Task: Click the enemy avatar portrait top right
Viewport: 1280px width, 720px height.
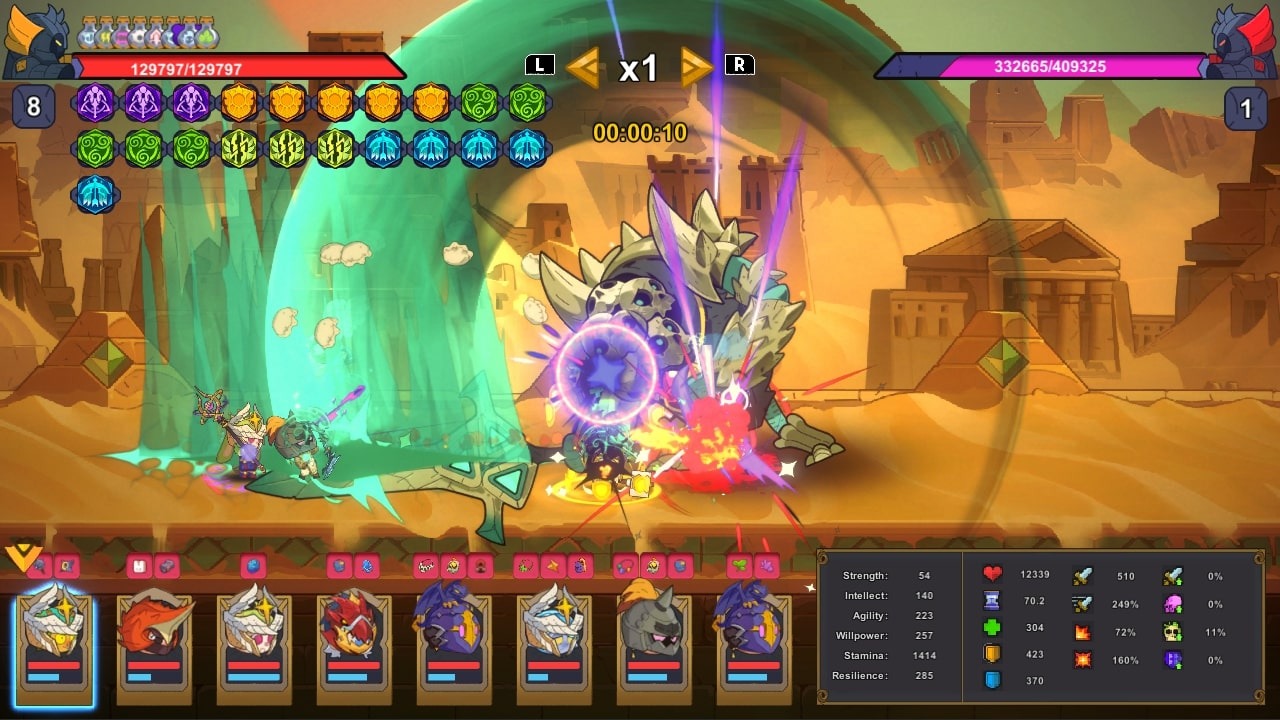Action: (1243, 33)
